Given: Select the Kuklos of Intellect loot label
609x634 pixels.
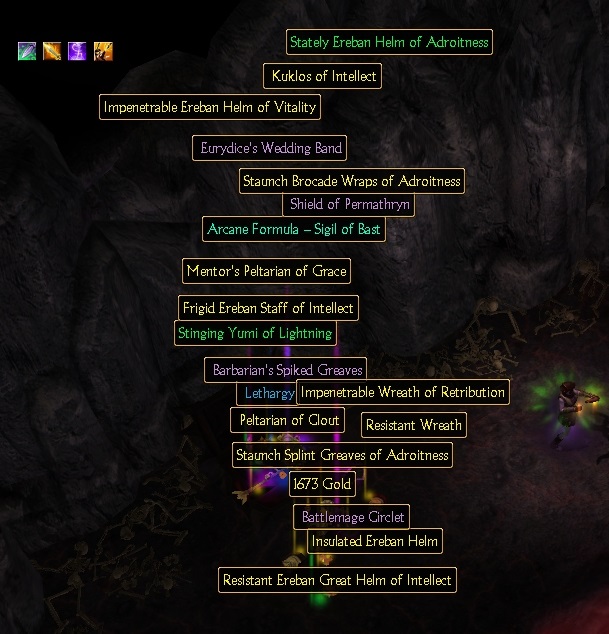Looking at the screenshot, I should click(324, 76).
